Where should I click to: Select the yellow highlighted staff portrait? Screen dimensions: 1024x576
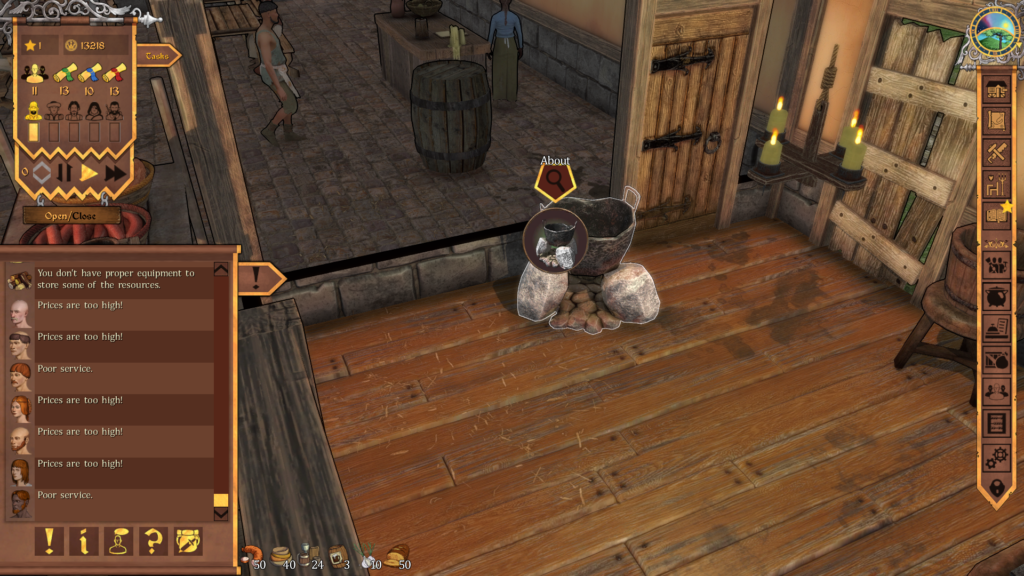(x=33, y=110)
